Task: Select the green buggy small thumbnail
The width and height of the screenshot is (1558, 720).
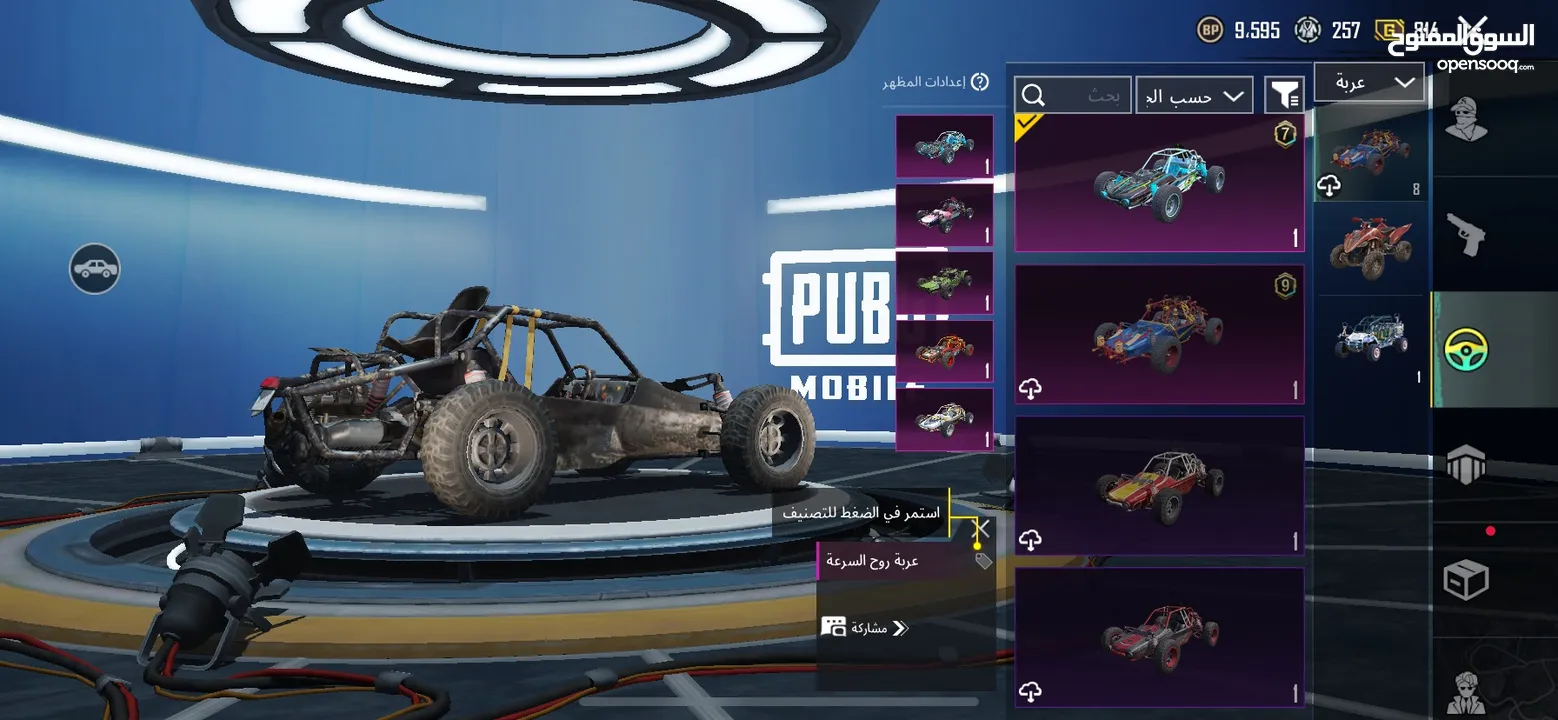Action: (x=944, y=283)
